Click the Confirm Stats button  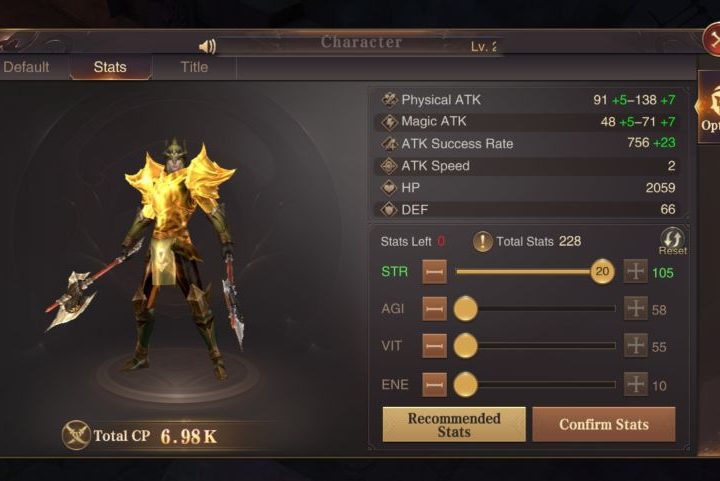(x=603, y=424)
